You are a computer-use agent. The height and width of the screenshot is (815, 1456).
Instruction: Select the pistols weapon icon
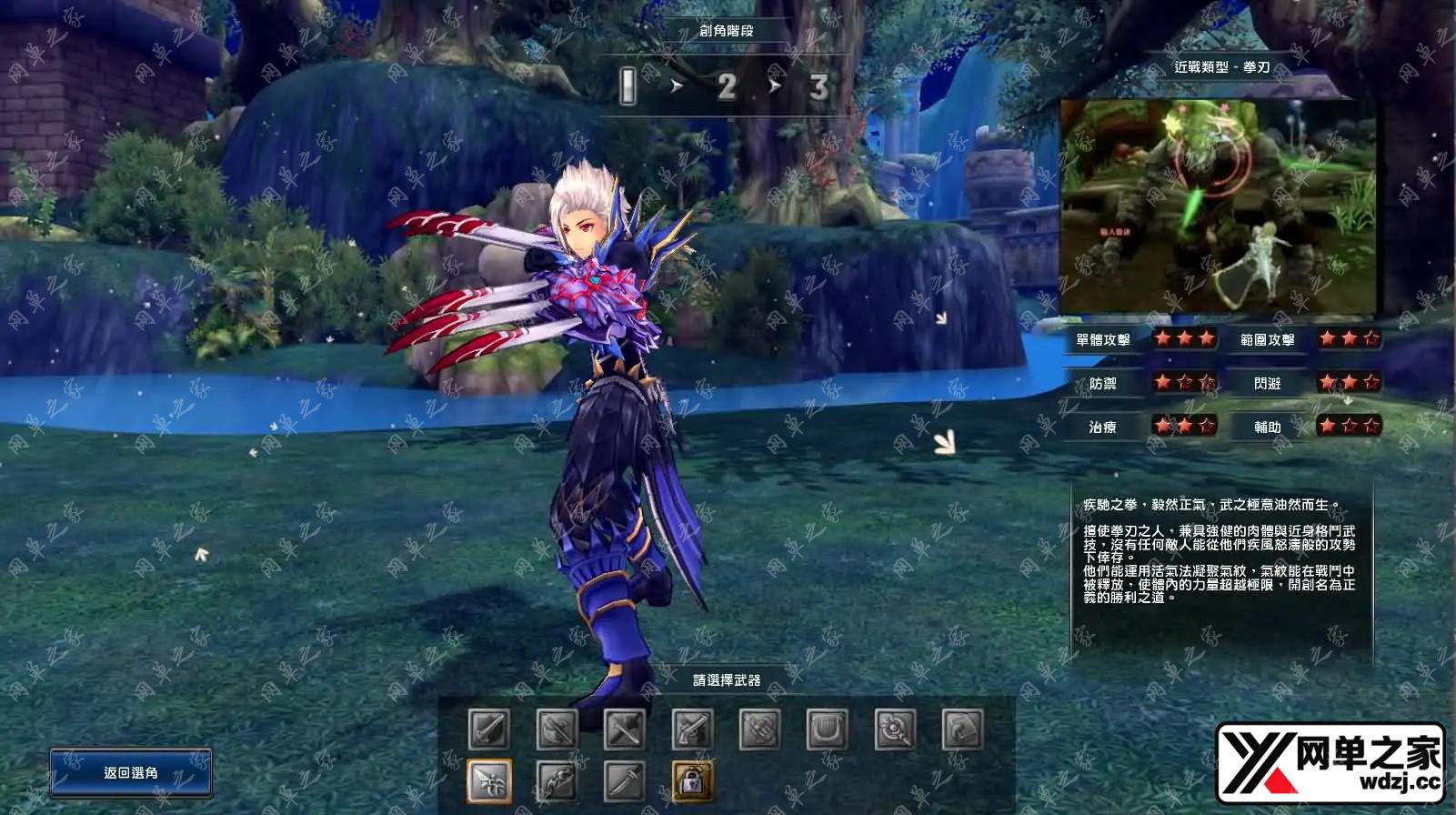(x=692, y=729)
